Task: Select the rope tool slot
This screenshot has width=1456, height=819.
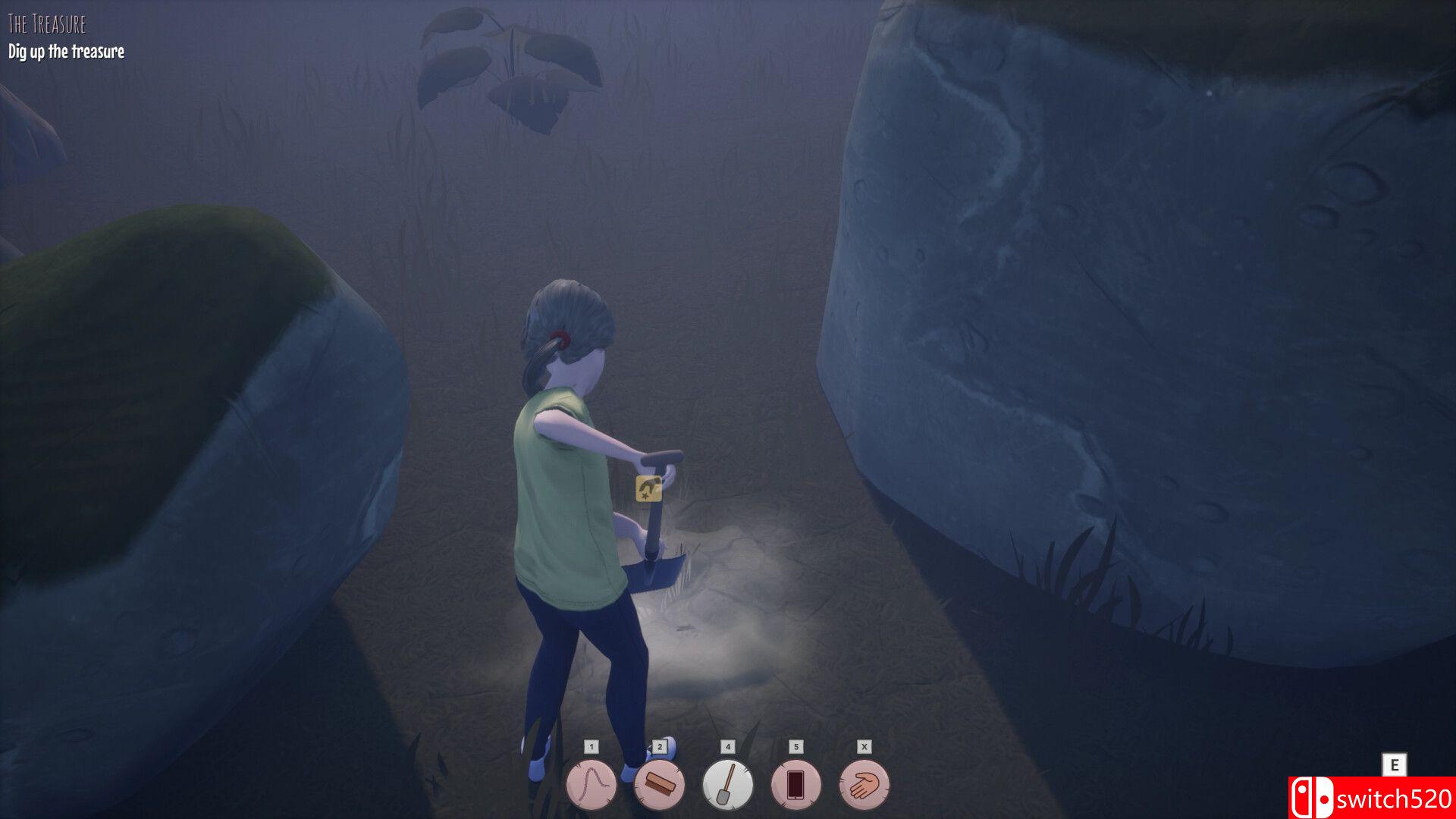Action: click(x=591, y=785)
